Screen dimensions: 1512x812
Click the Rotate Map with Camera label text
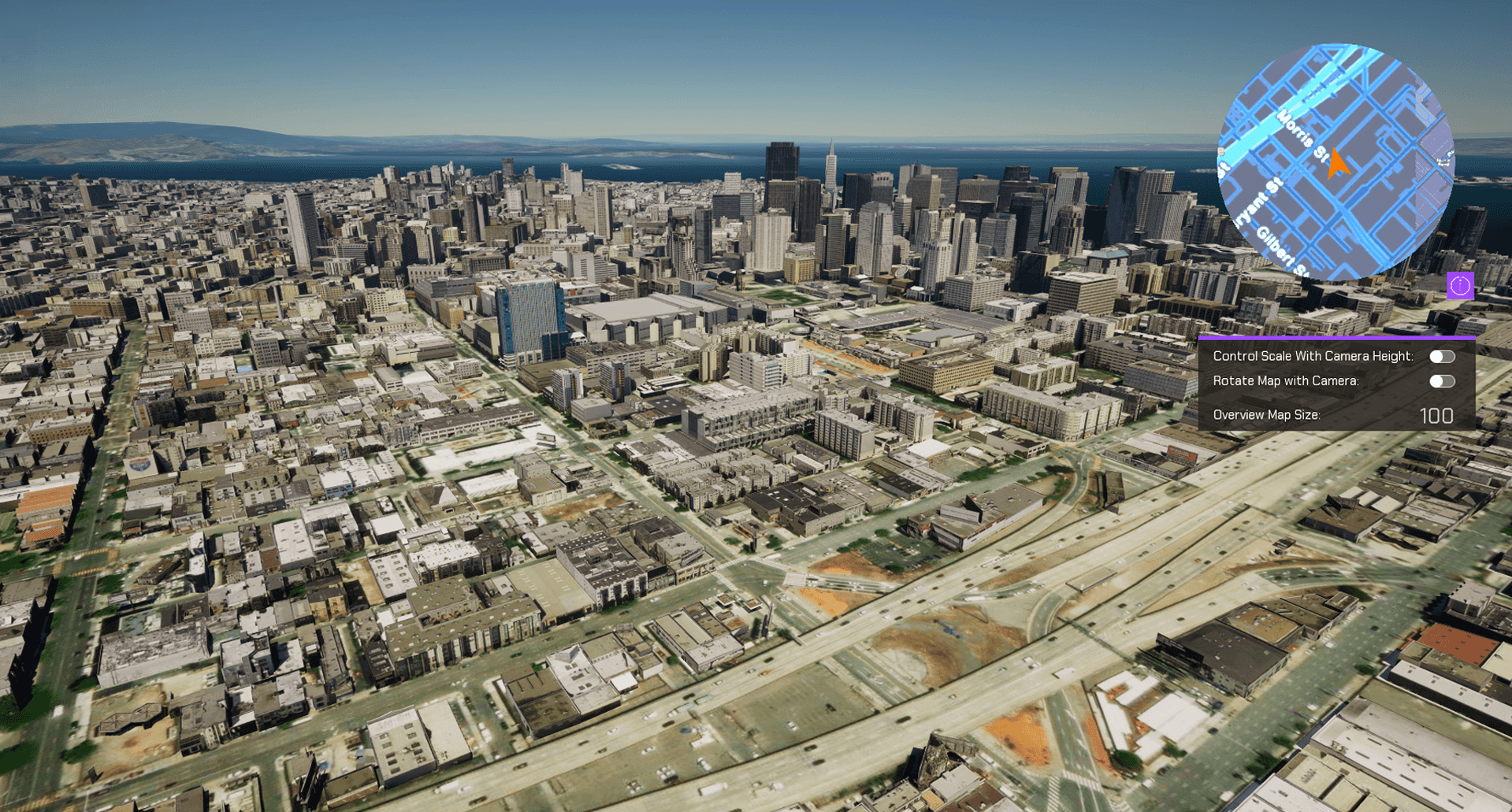point(1285,381)
